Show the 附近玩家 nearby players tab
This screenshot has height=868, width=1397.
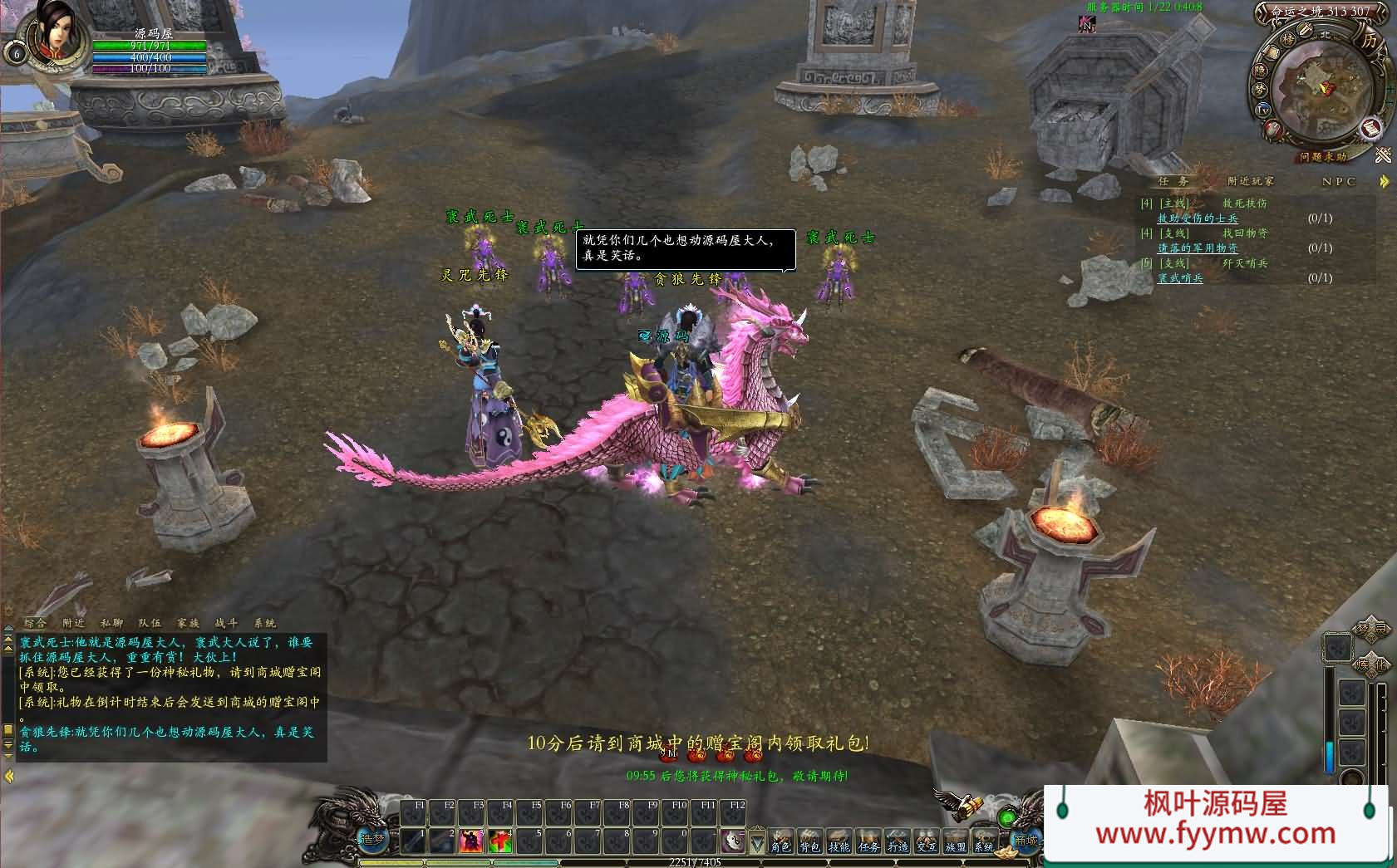(1250, 181)
